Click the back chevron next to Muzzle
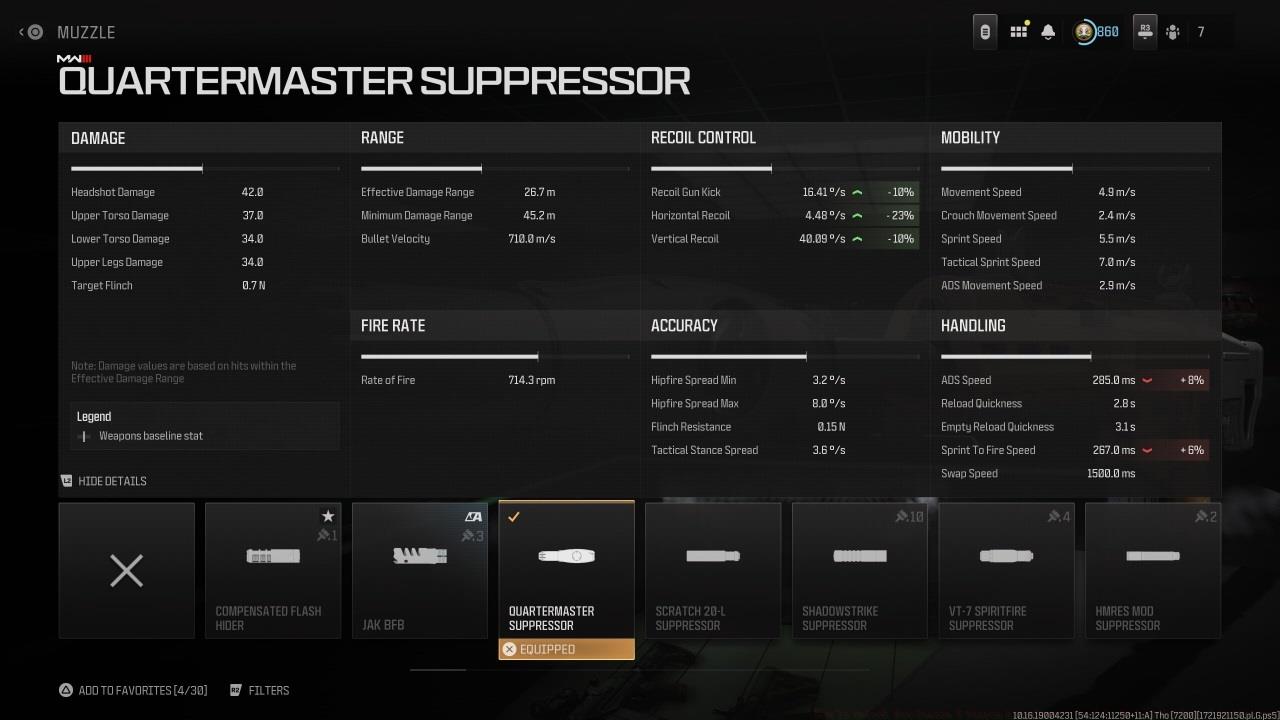Viewport: 1280px width, 720px height. point(22,31)
